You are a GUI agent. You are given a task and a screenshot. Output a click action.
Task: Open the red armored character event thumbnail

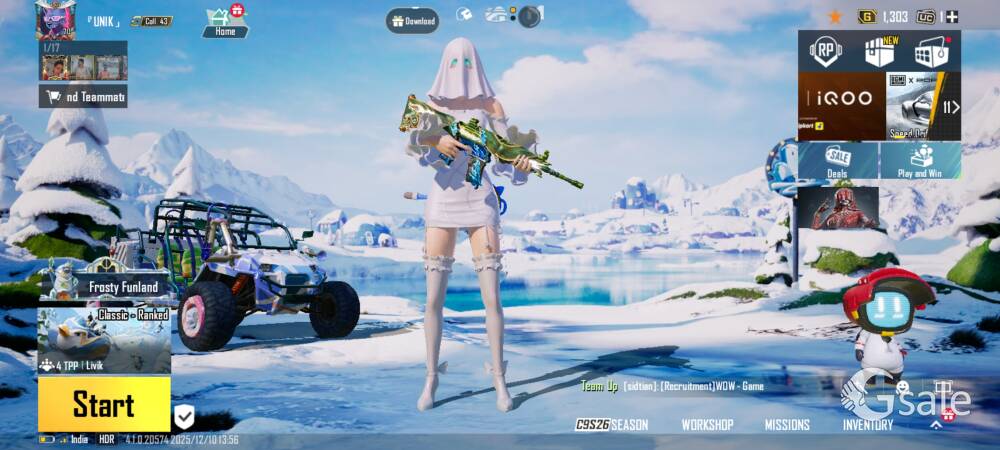[838, 208]
